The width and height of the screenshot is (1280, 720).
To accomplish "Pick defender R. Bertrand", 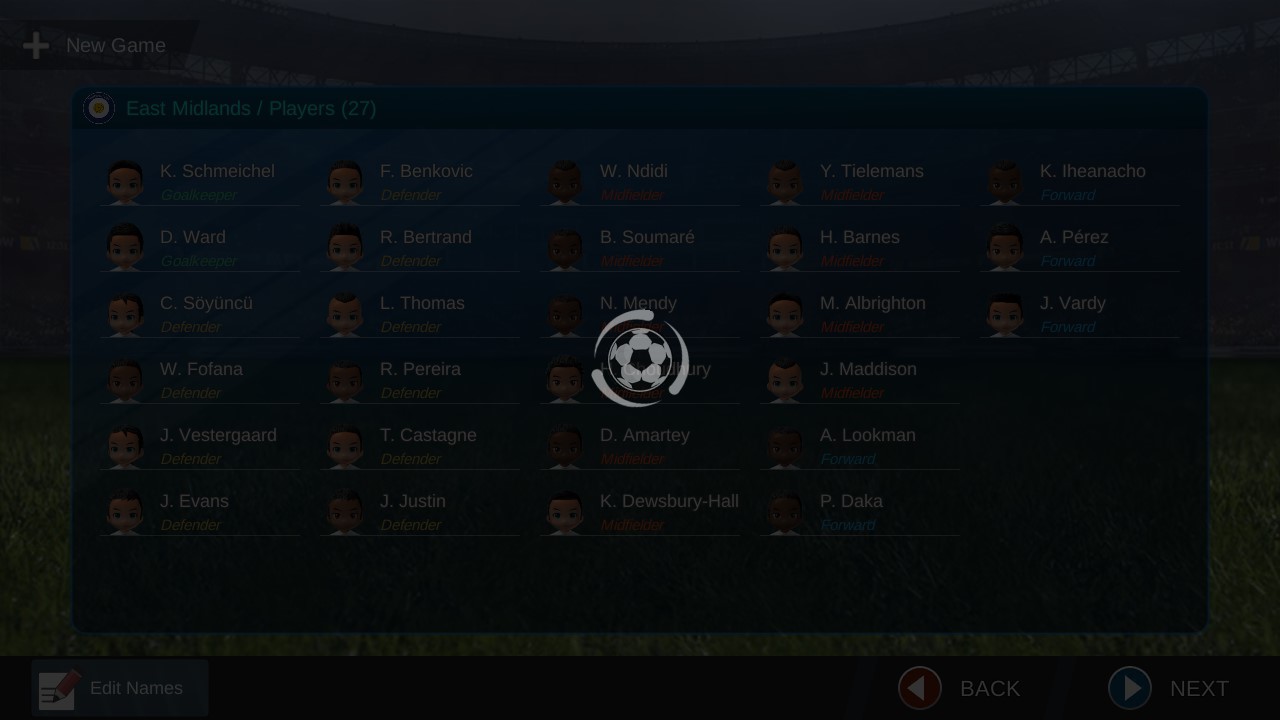I will tap(420, 248).
